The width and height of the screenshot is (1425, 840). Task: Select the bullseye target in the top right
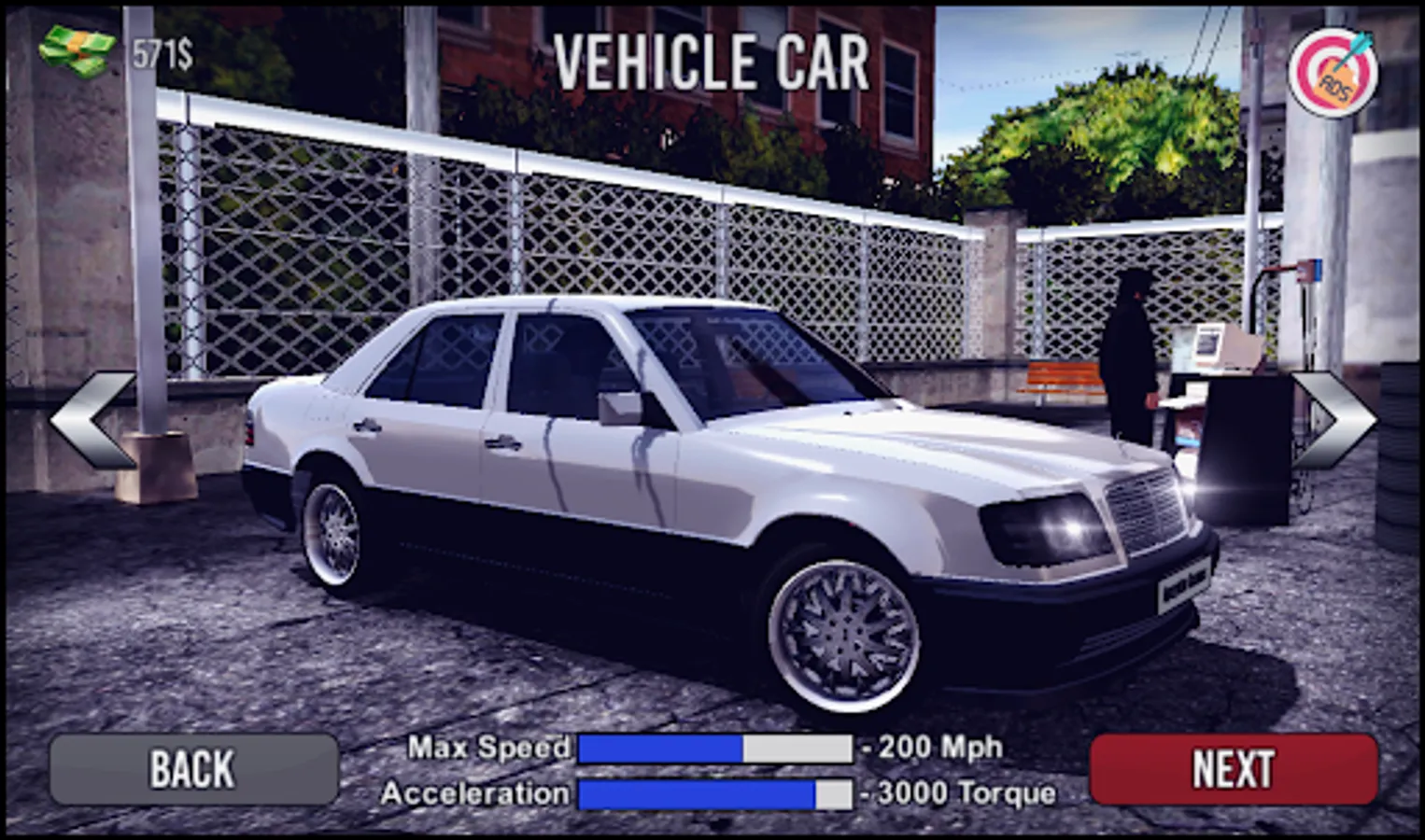[1335, 70]
